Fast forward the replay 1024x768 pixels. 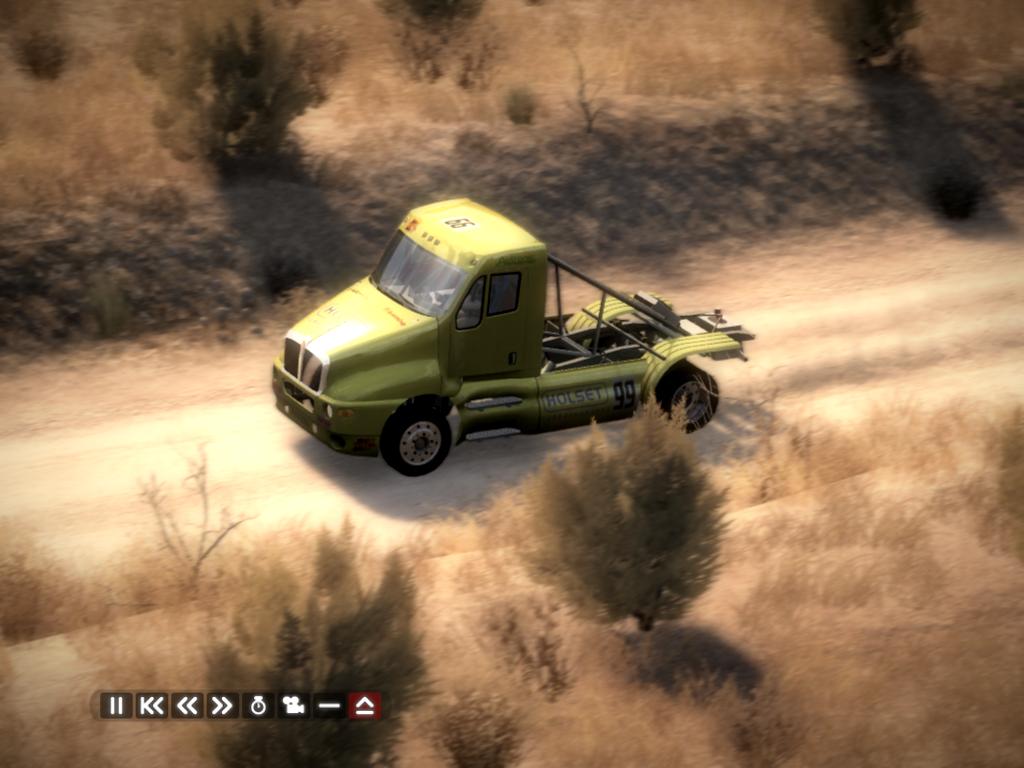[221, 705]
